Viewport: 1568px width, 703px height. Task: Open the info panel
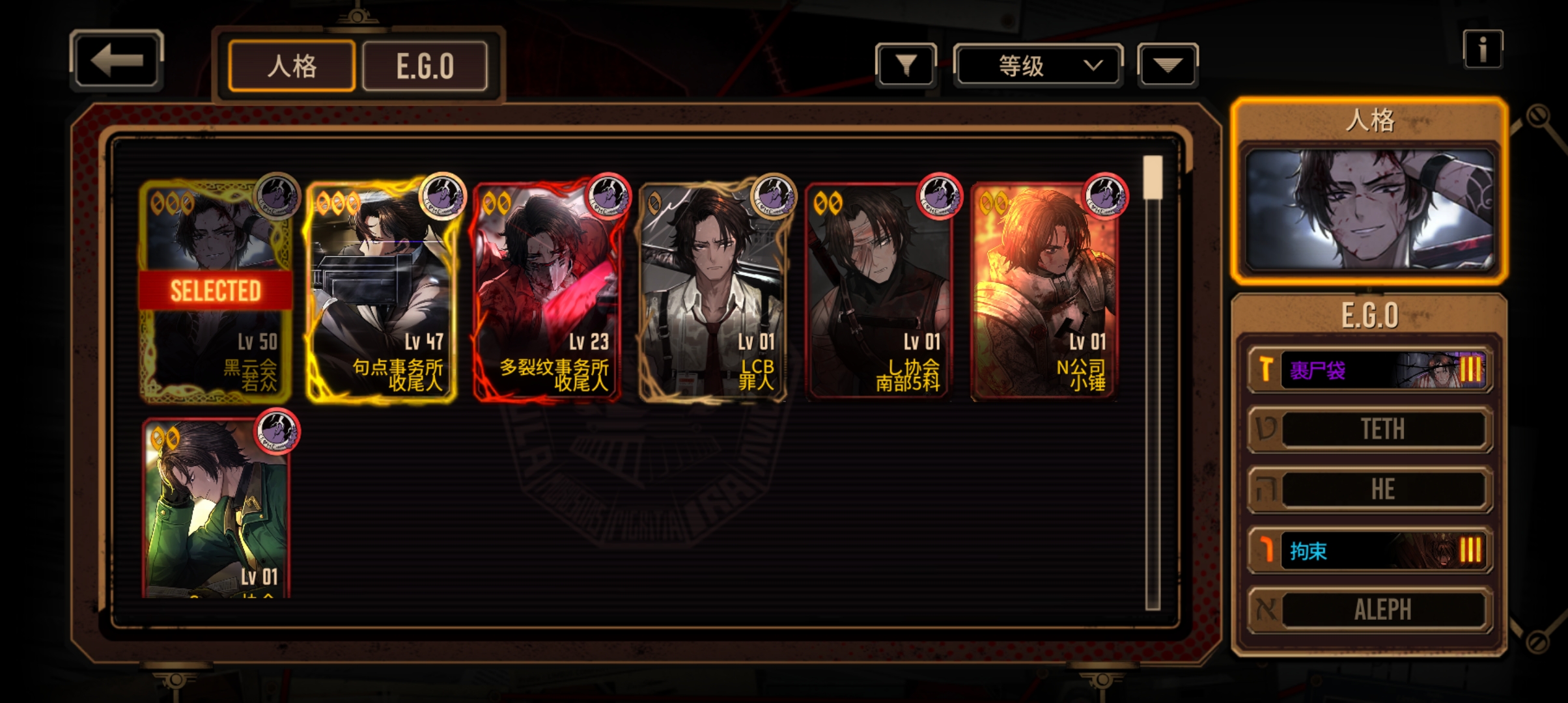click(x=1483, y=49)
